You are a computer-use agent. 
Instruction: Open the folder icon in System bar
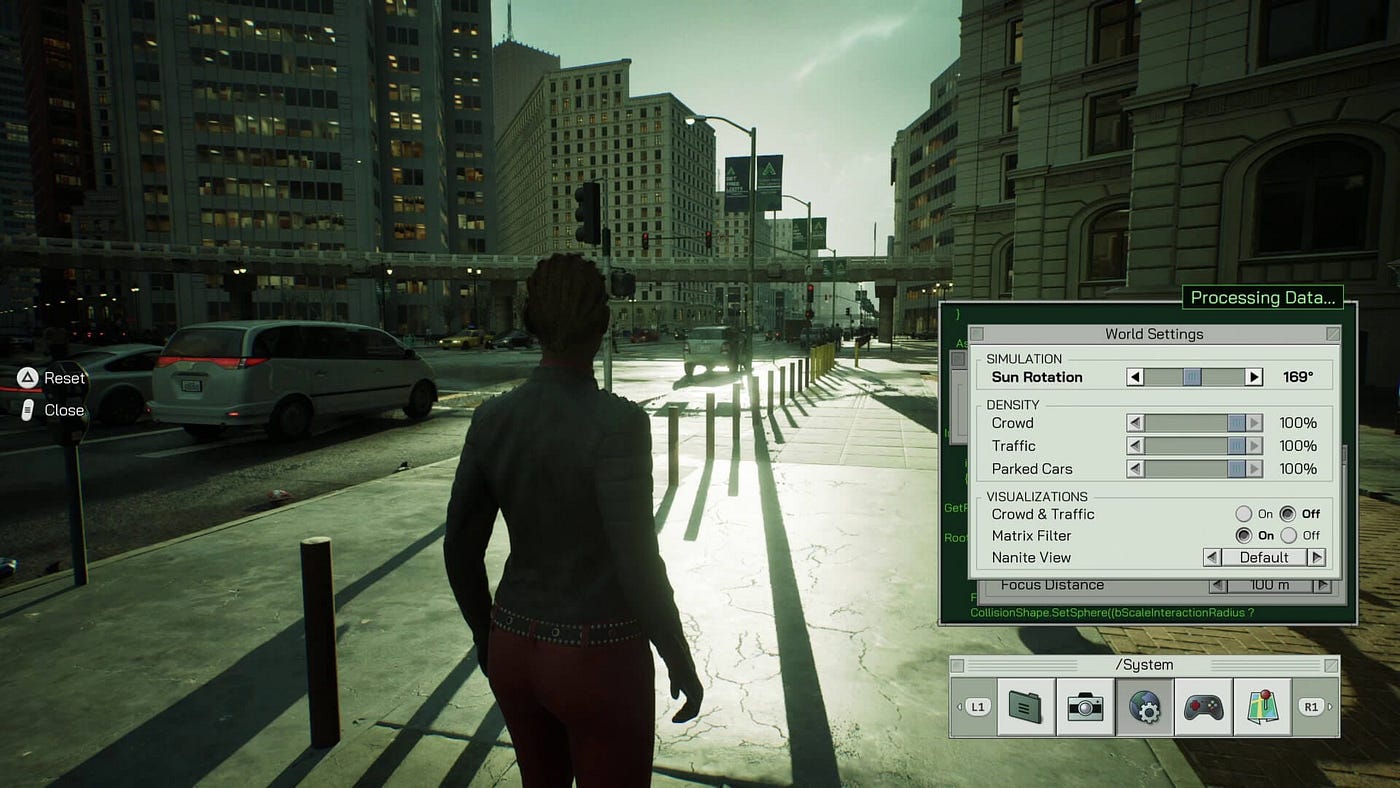(1026, 707)
